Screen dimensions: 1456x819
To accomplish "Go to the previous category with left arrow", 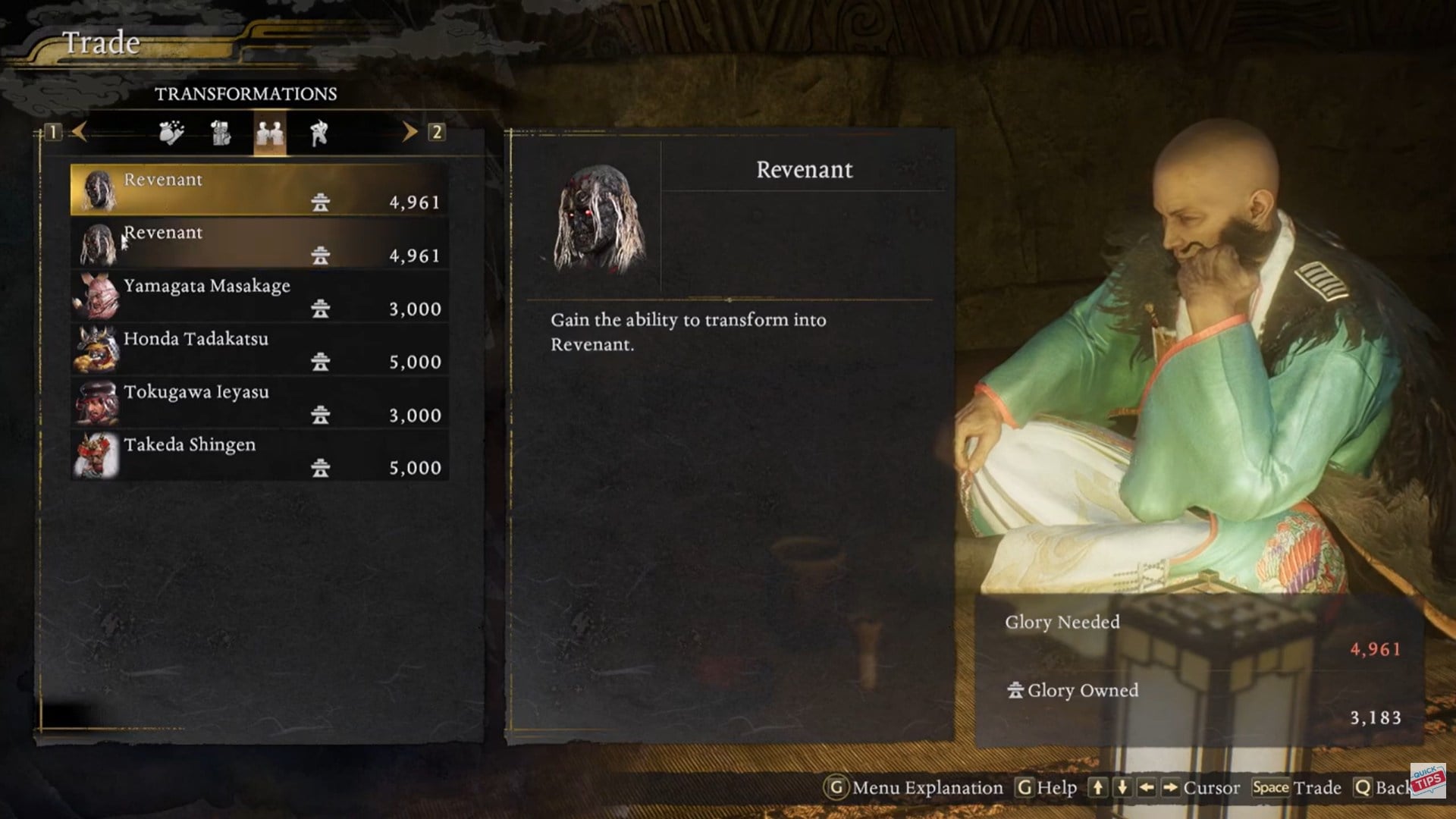I will pyautogui.click(x=79, y=132).
